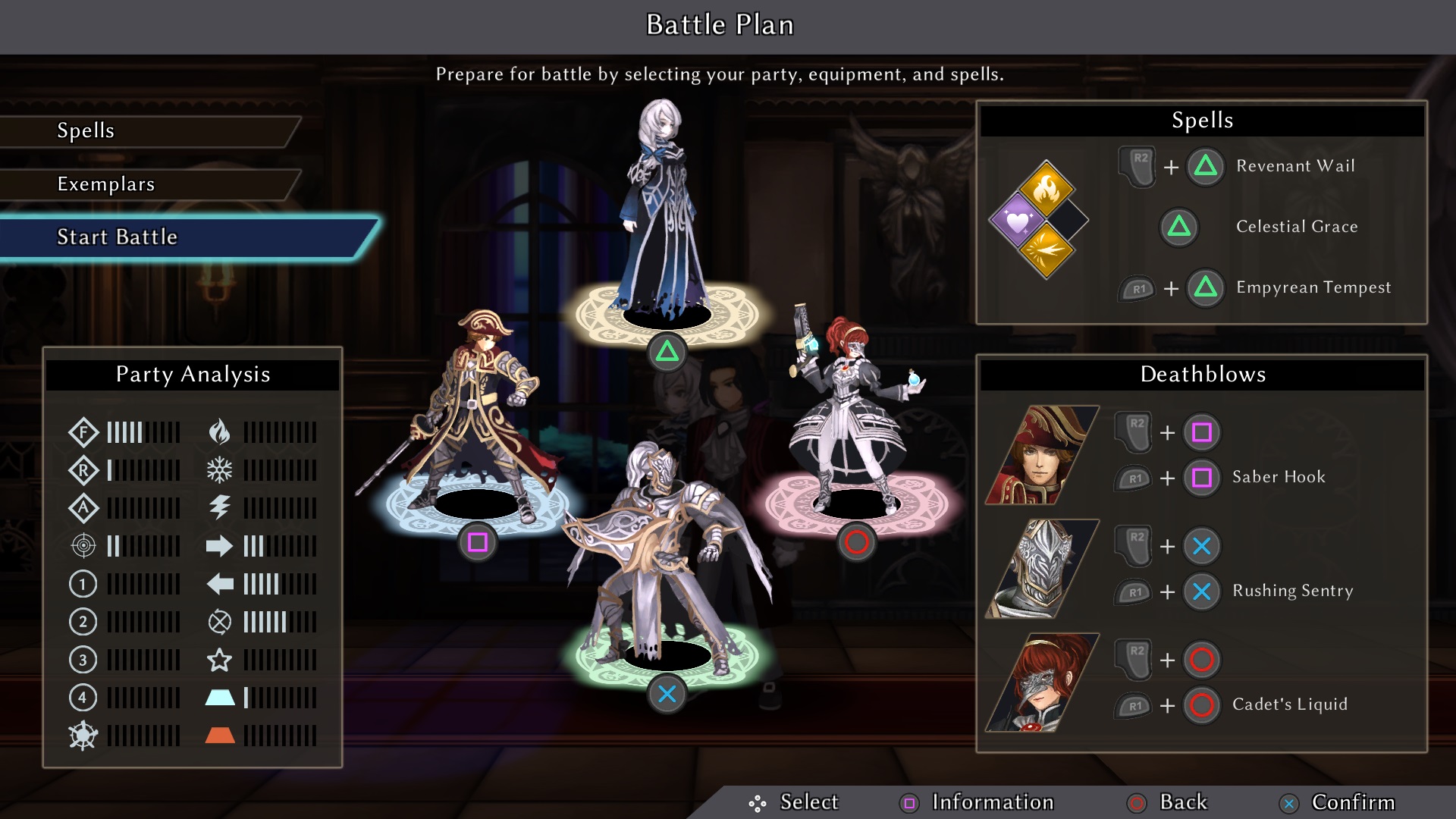Select the Empyrean Tempest spell

(1313, 287)
